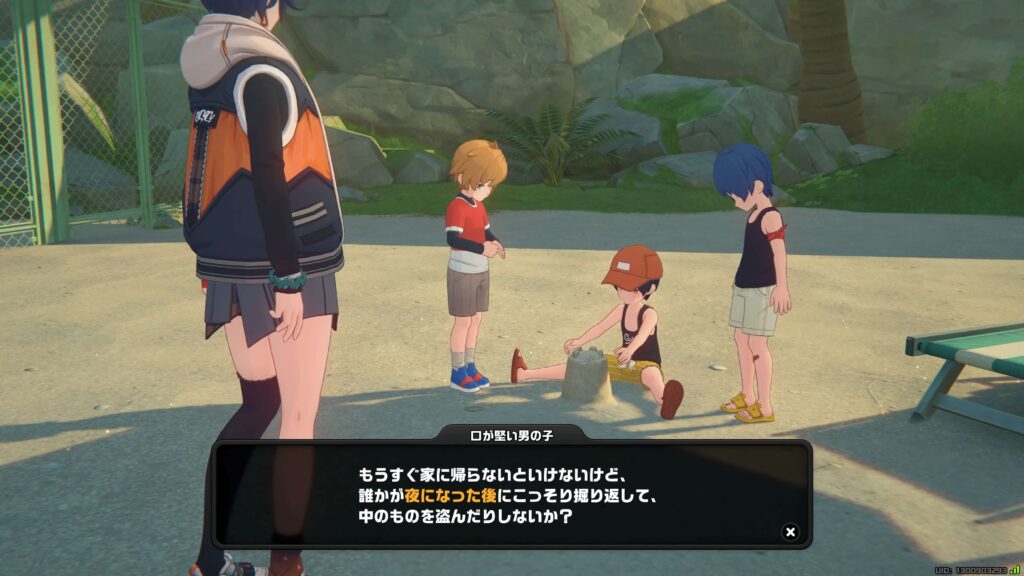Click the round X button in dialogue box
Viewport: 1024px width, 576px height.
point(790,532)
